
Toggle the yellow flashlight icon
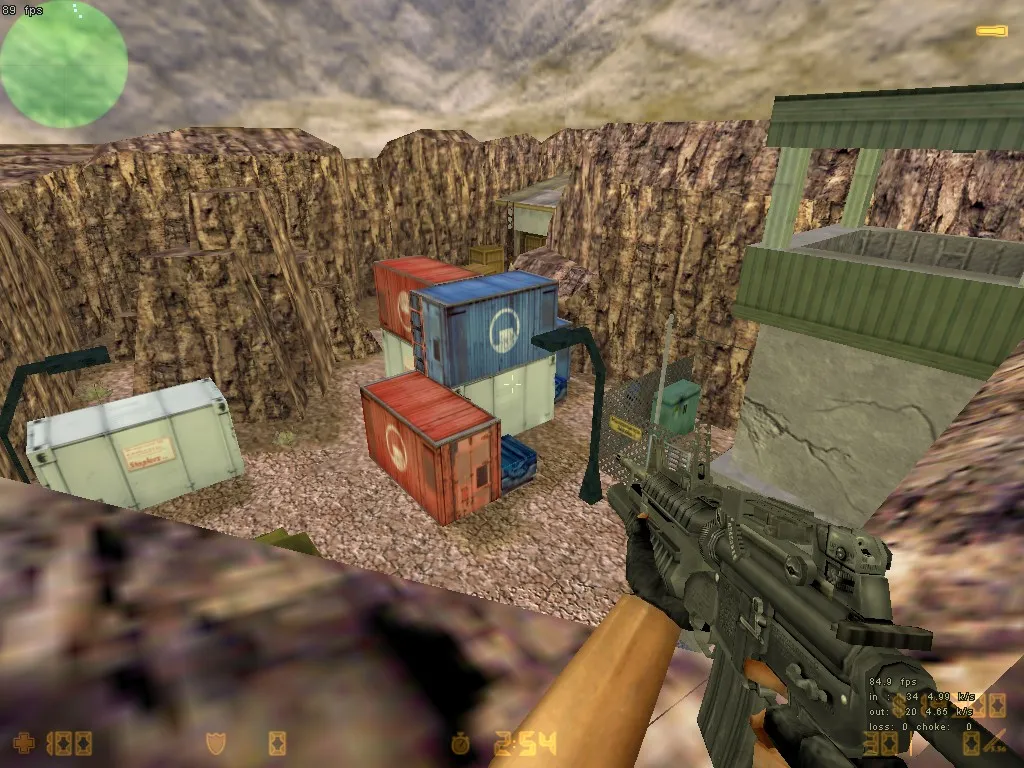(992, 31)
